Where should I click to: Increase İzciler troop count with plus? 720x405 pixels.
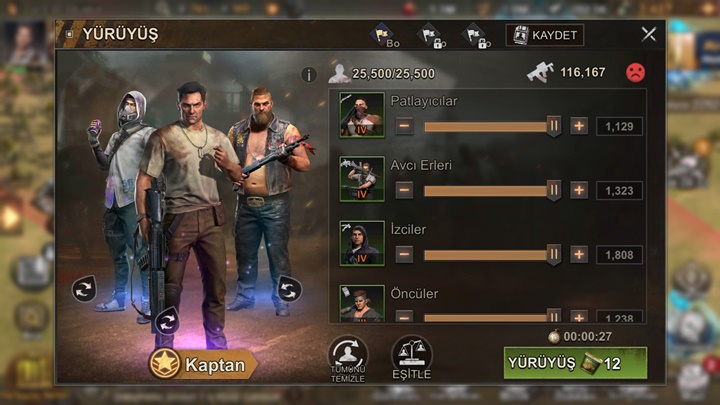(579, 254)
